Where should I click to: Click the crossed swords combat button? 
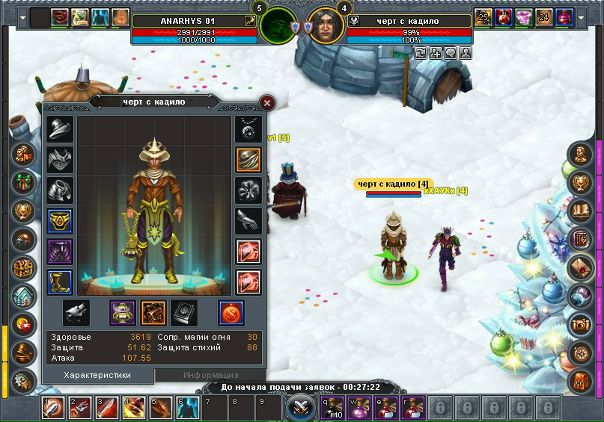(300, 407)
